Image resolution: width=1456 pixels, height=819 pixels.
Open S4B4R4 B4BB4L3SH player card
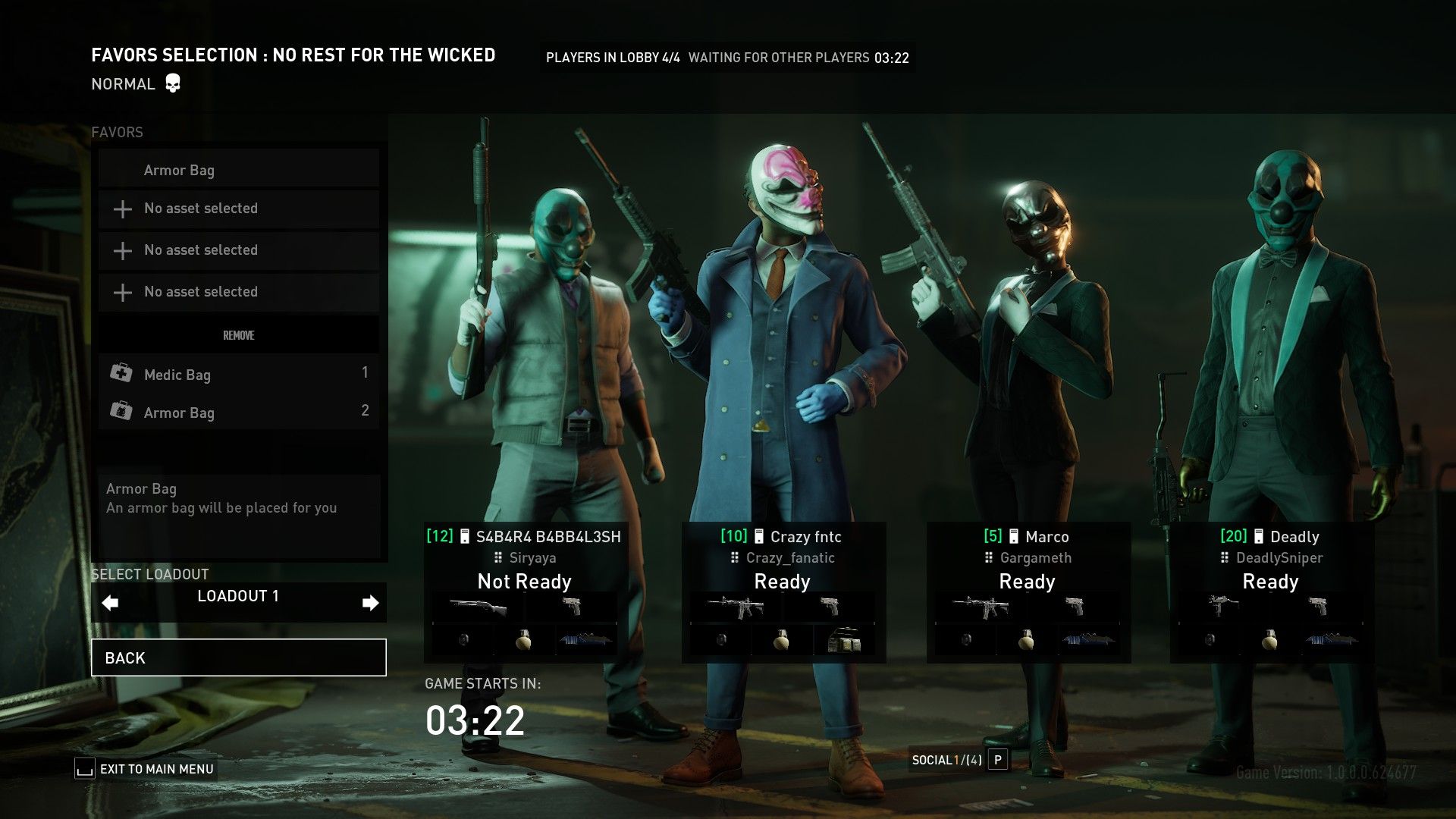click(x=525, y=537)
